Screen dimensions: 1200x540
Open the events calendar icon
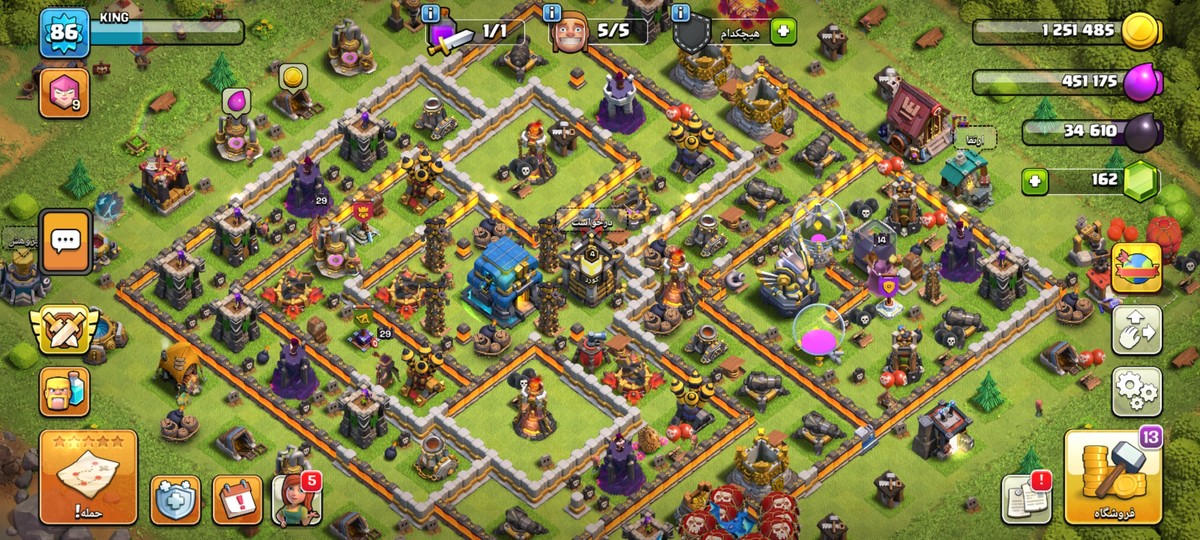pyautogui.click(x=237, y=499)
